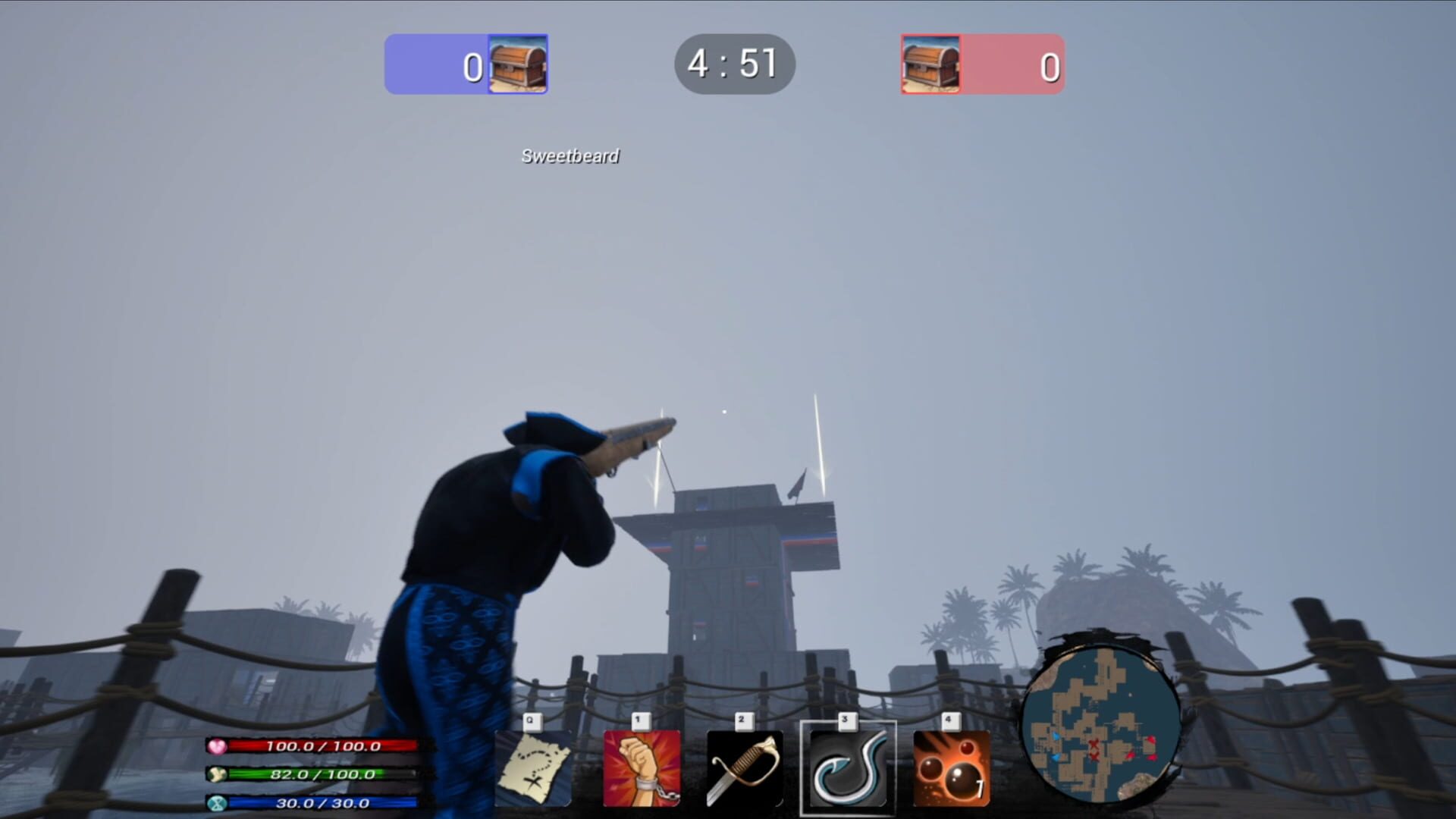Viewport: 1456px width, 819px height.
Task: Expand the blue team score panel
Action: tap(466, 66)
